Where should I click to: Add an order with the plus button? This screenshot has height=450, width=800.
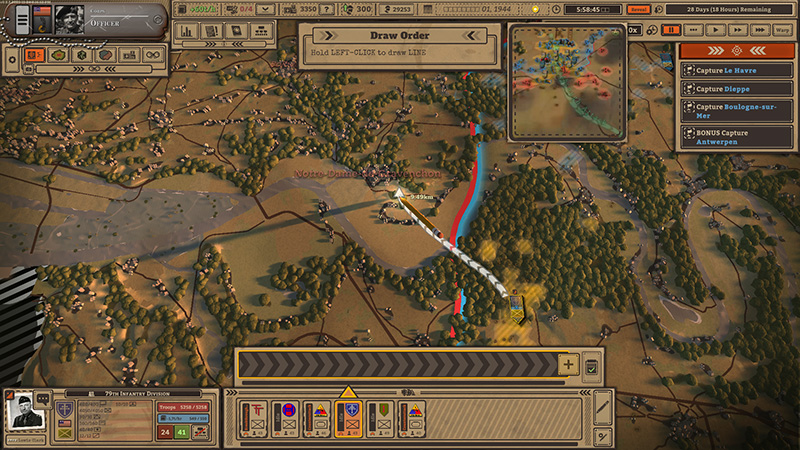coord(569,365)
